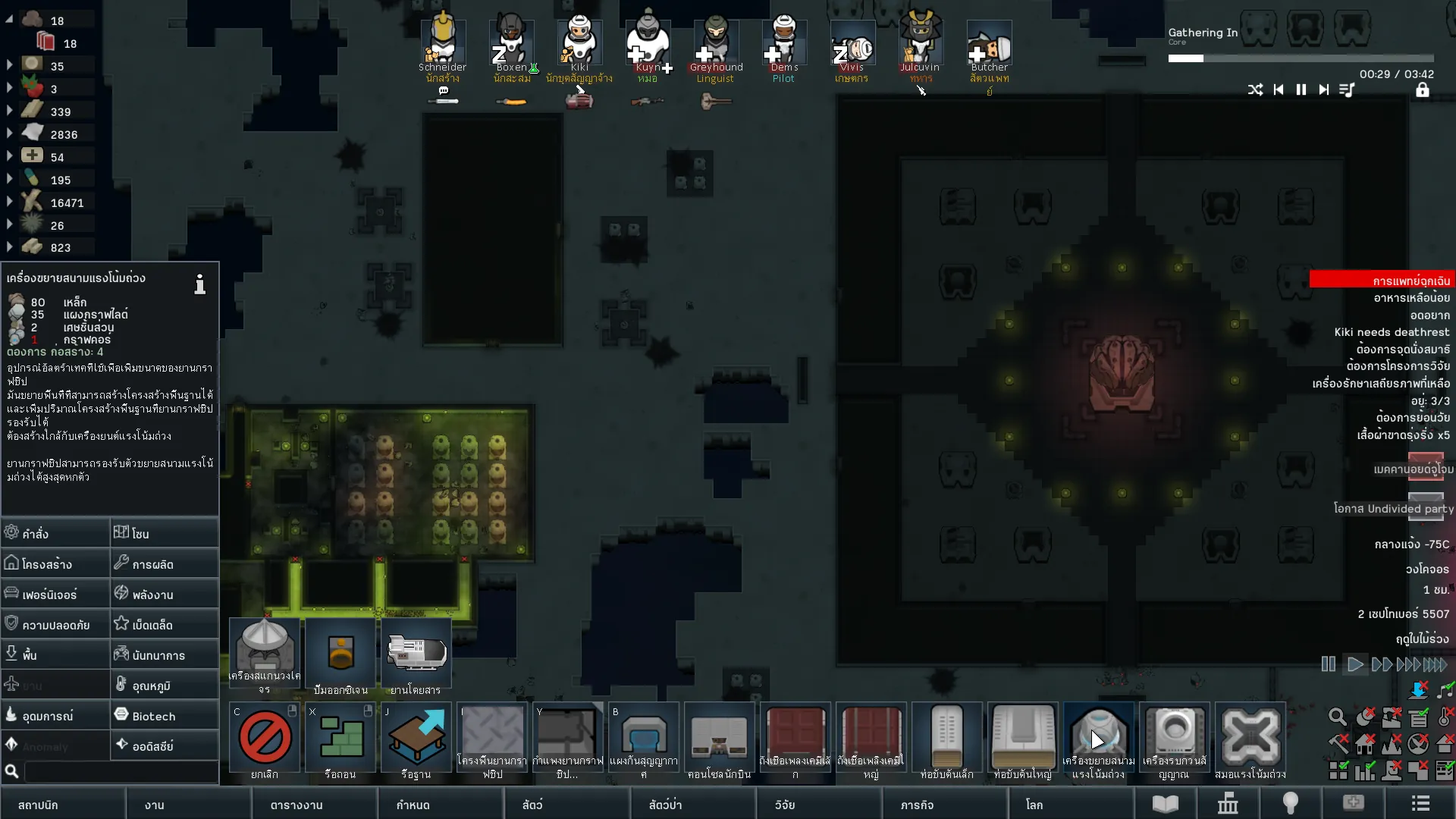
Task: Set game speed to normal play
Action: point(1355,665)
